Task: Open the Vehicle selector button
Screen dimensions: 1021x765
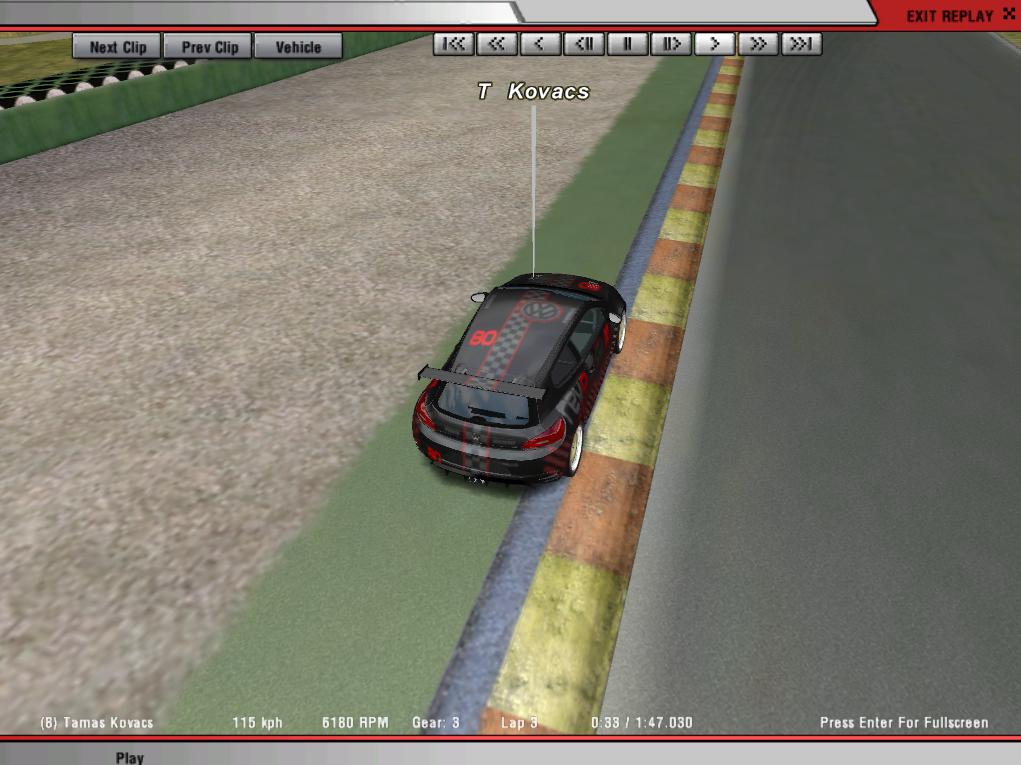Action: pyautogui.click(x=298, y=46)
